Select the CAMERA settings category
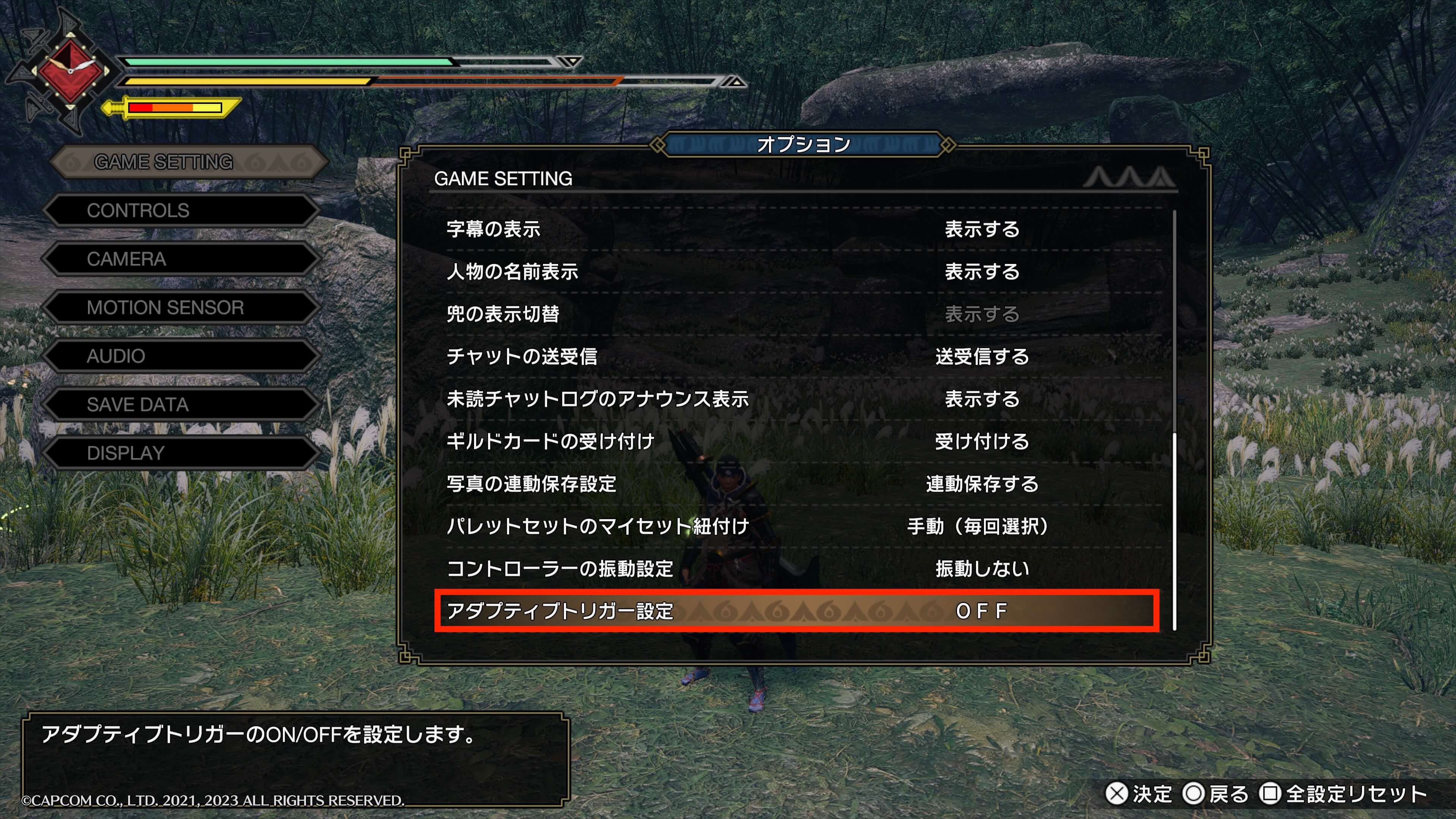Image resolution: width=1456 pixels, height=819 pixels. click(x=181, y=259)
